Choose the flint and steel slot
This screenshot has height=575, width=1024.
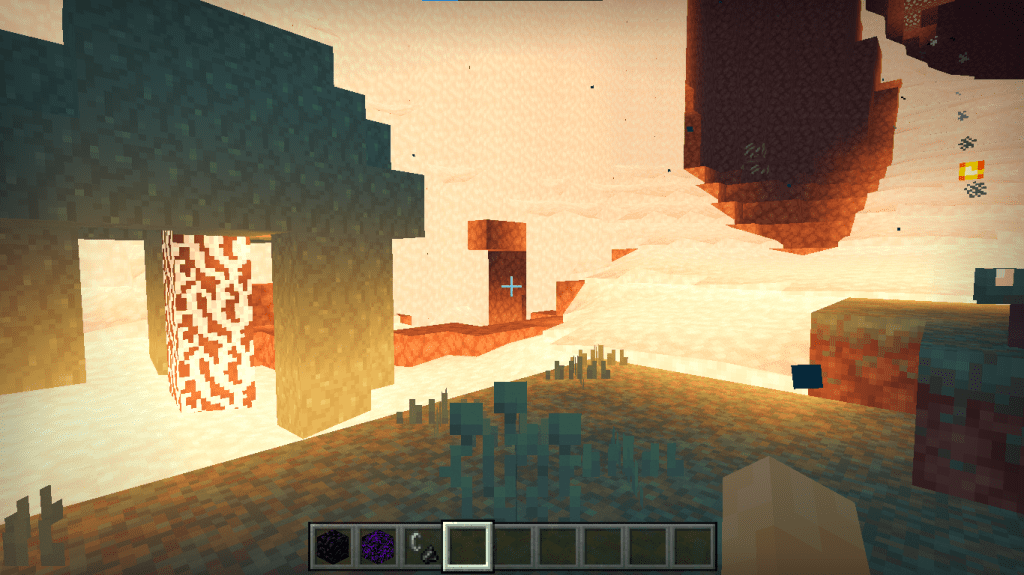point(422,546)
